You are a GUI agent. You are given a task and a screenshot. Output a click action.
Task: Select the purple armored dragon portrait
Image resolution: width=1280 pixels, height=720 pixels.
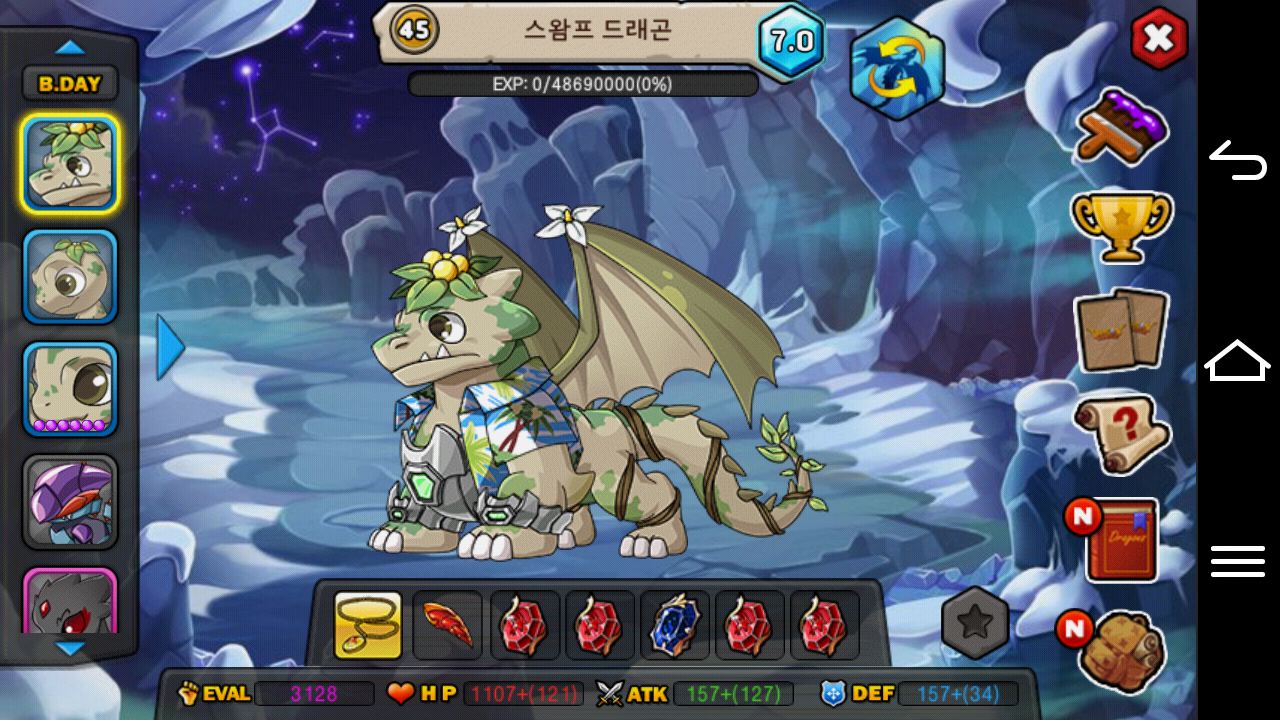coord(70,502)
